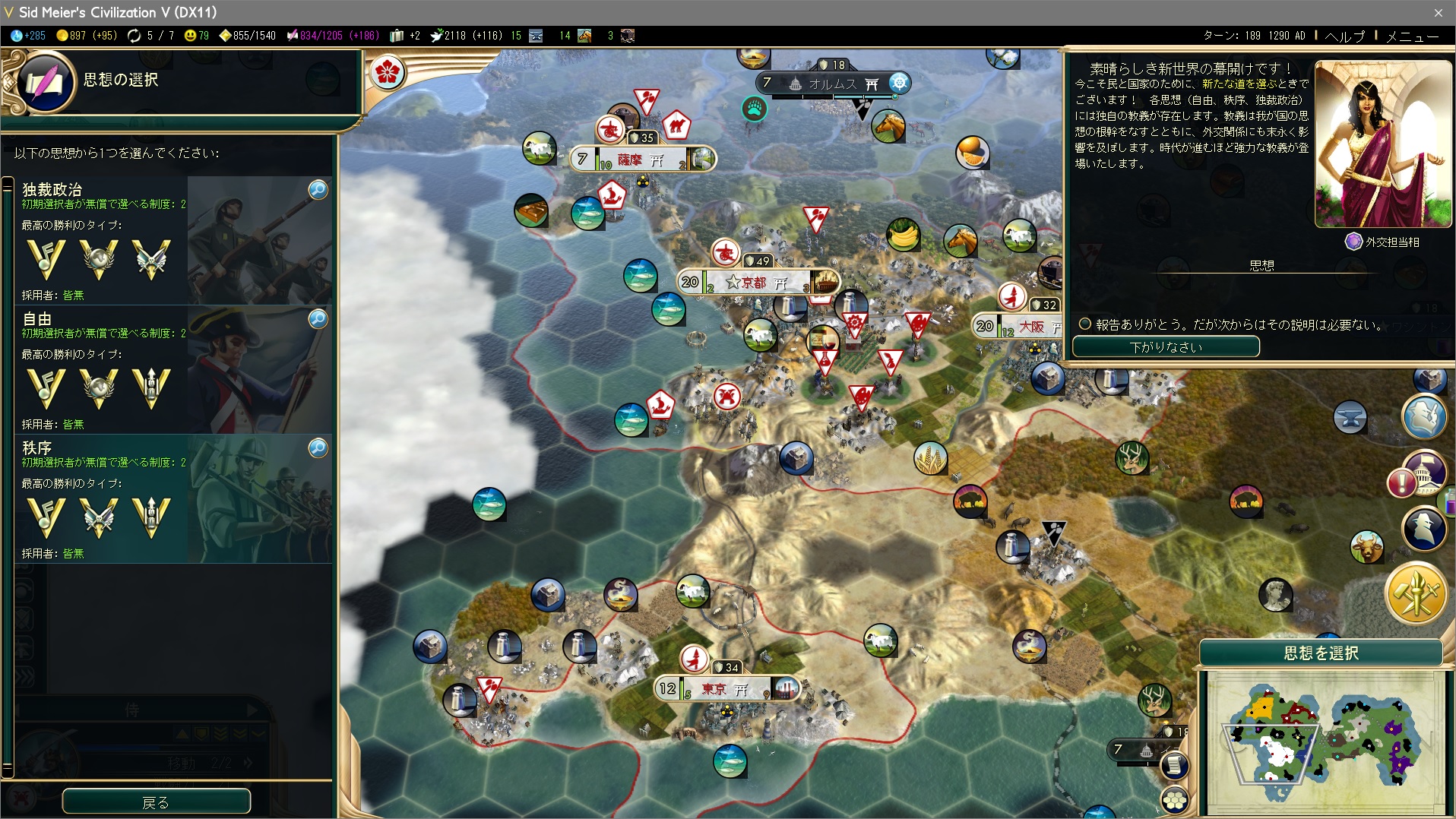Viewport: 1456px width, 819px height.
Task: Click the 思想を選択 notification button
Action: point(1321,653)
